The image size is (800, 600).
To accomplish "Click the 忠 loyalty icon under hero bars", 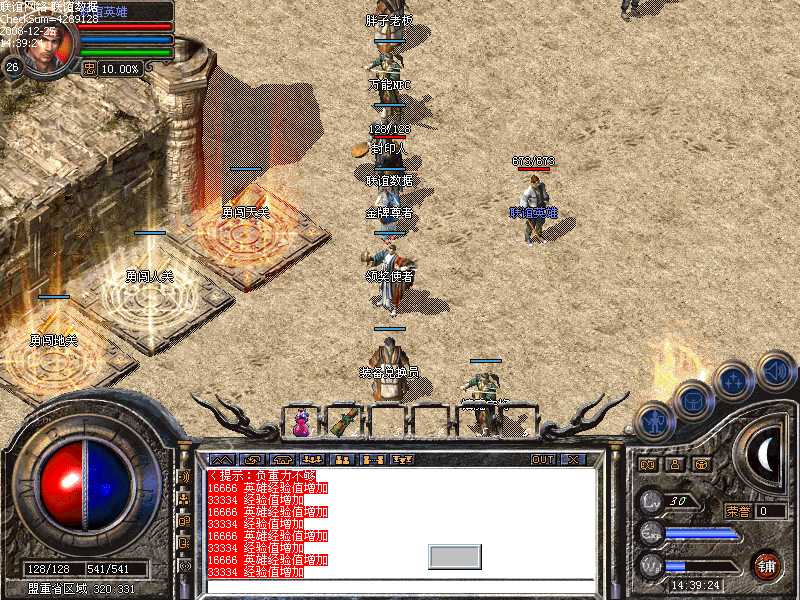I will (x=89, y=69).
